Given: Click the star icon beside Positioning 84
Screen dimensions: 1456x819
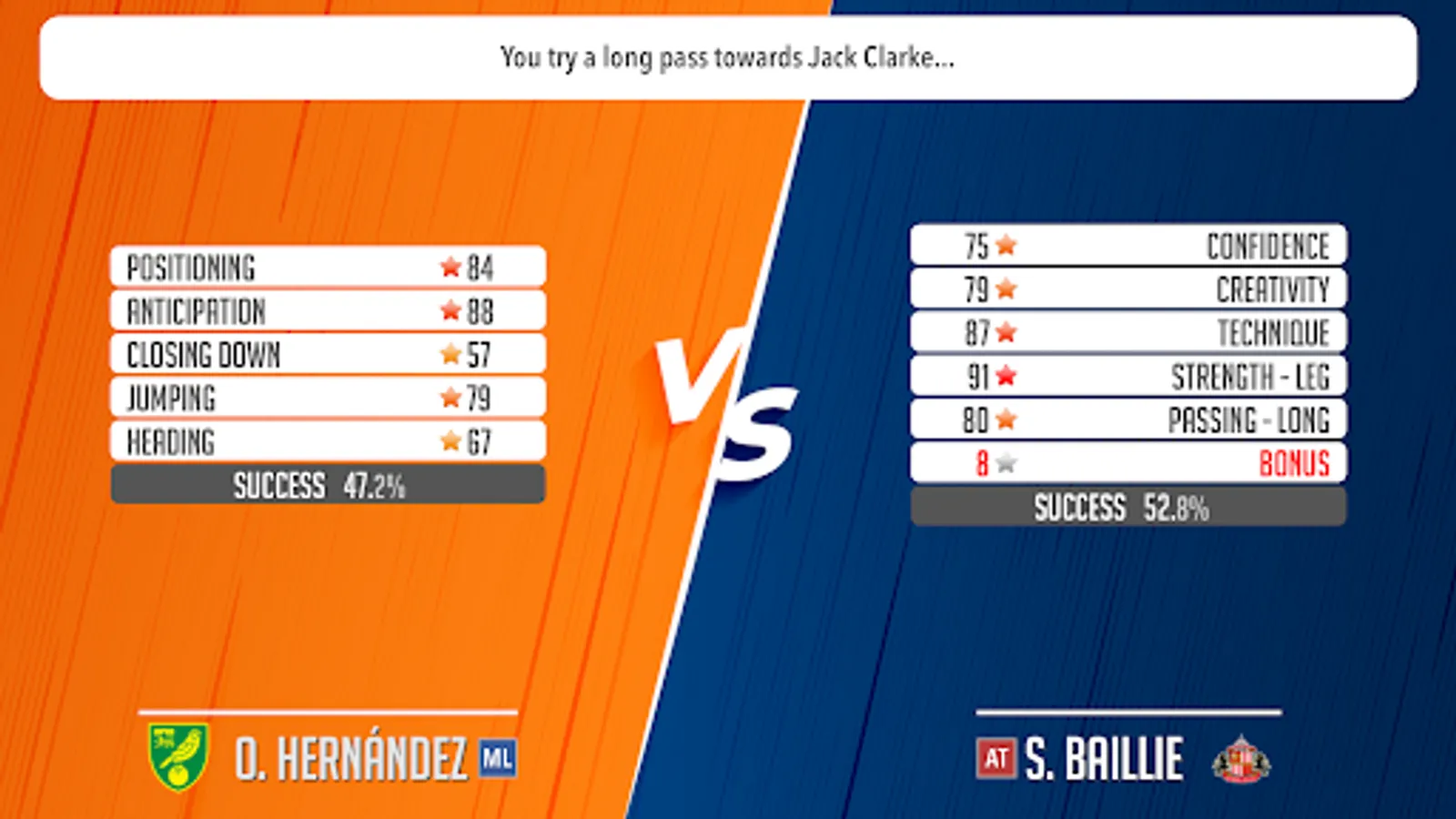Looking at the screenshot, I should tap(449, 266).
